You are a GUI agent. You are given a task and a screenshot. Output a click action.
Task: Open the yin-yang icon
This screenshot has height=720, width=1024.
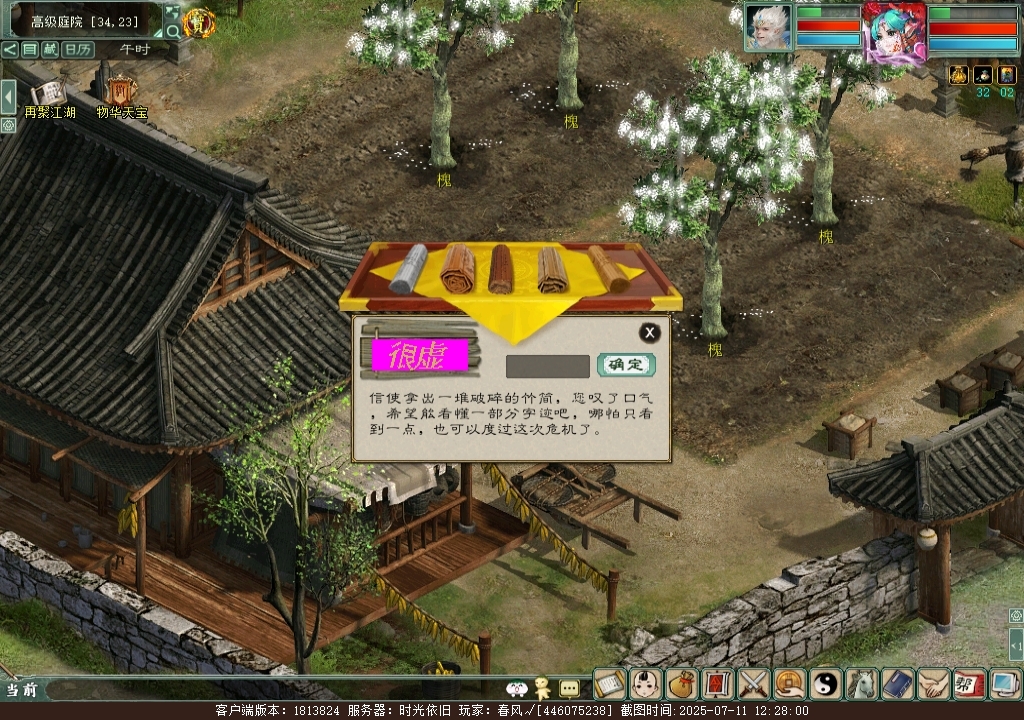[x=825, y=684]
